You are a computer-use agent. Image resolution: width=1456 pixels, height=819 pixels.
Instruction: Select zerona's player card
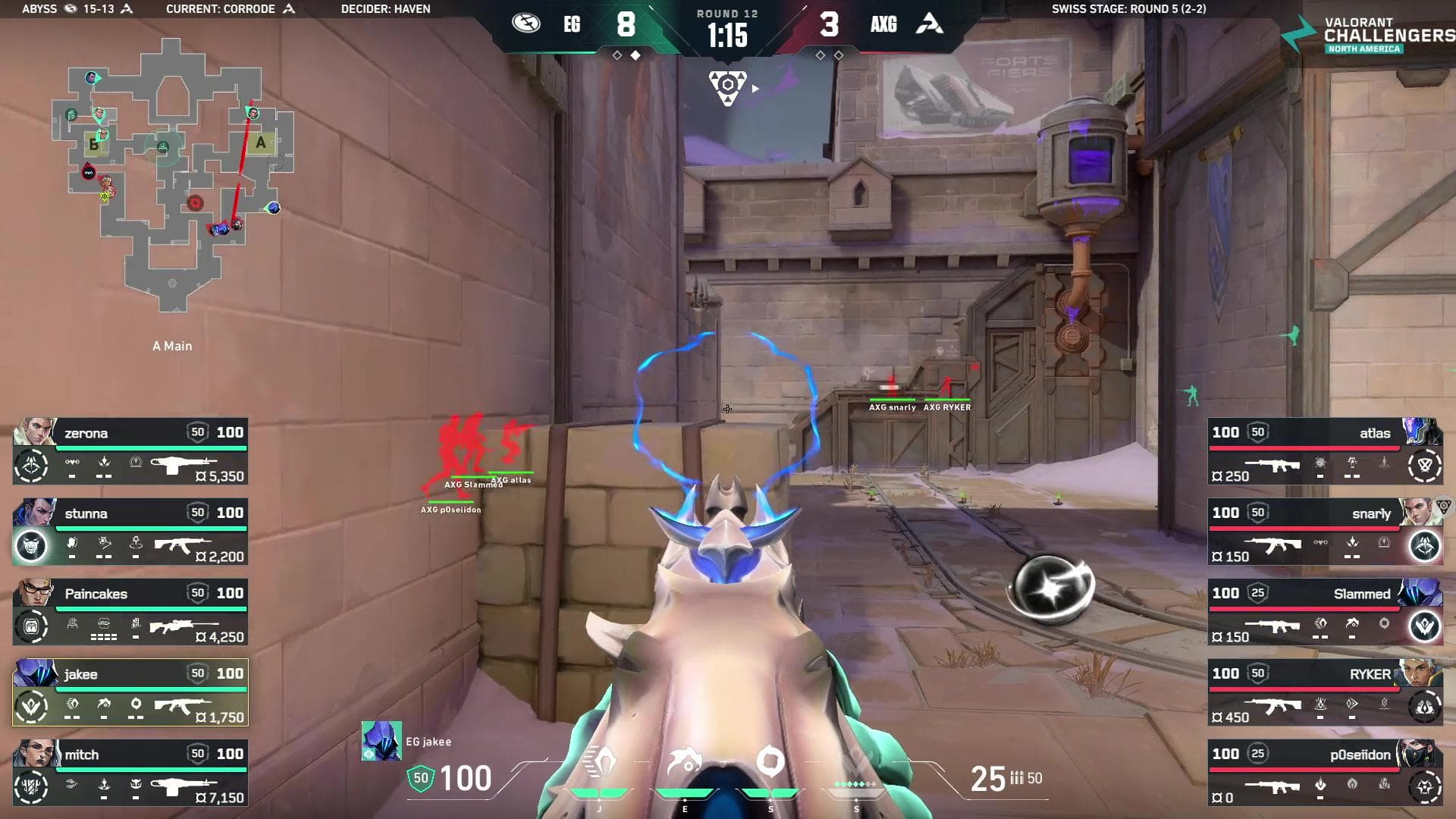pos(130,451)
